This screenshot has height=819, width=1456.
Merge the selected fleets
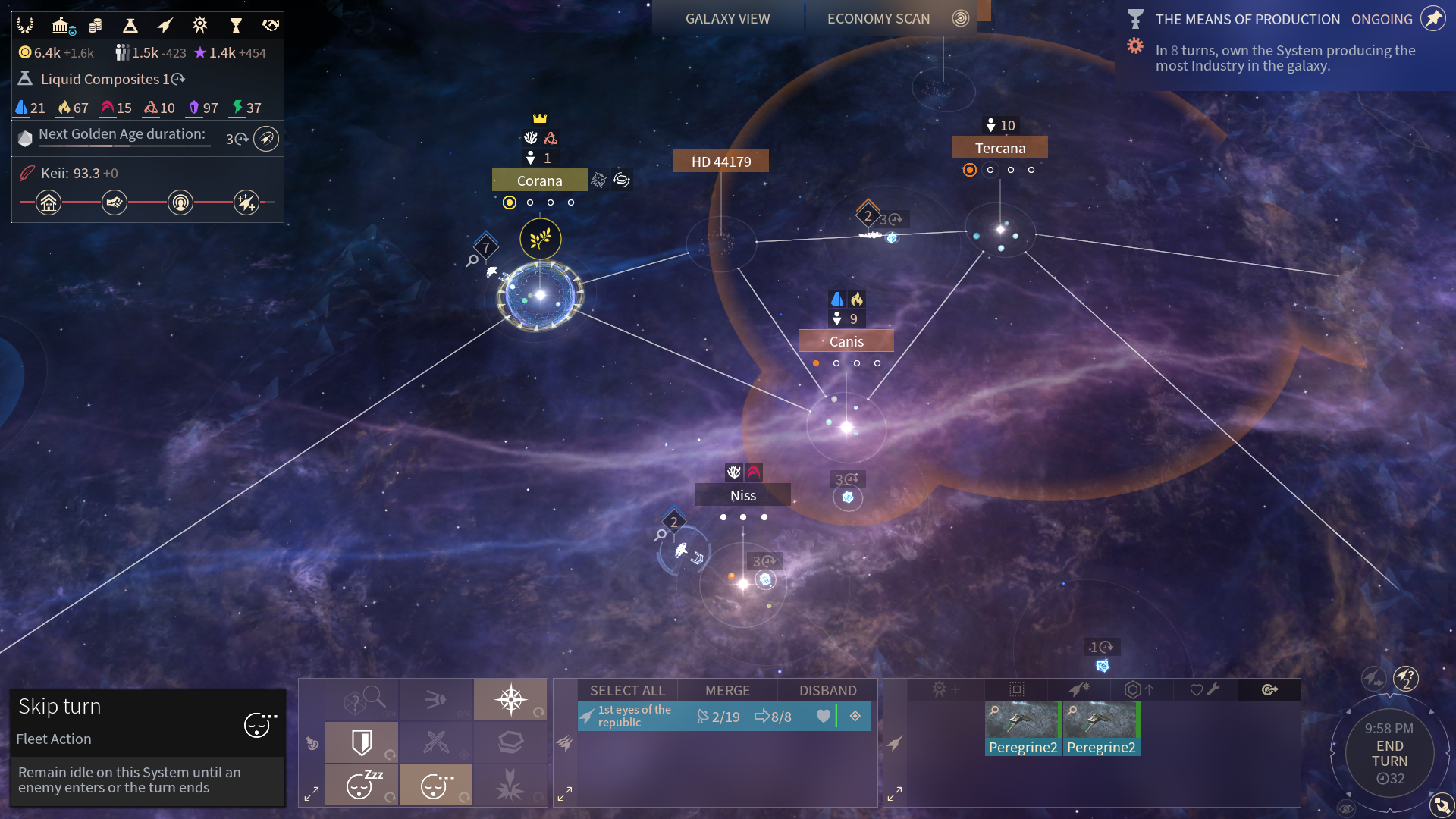click(x=727, y=690)
